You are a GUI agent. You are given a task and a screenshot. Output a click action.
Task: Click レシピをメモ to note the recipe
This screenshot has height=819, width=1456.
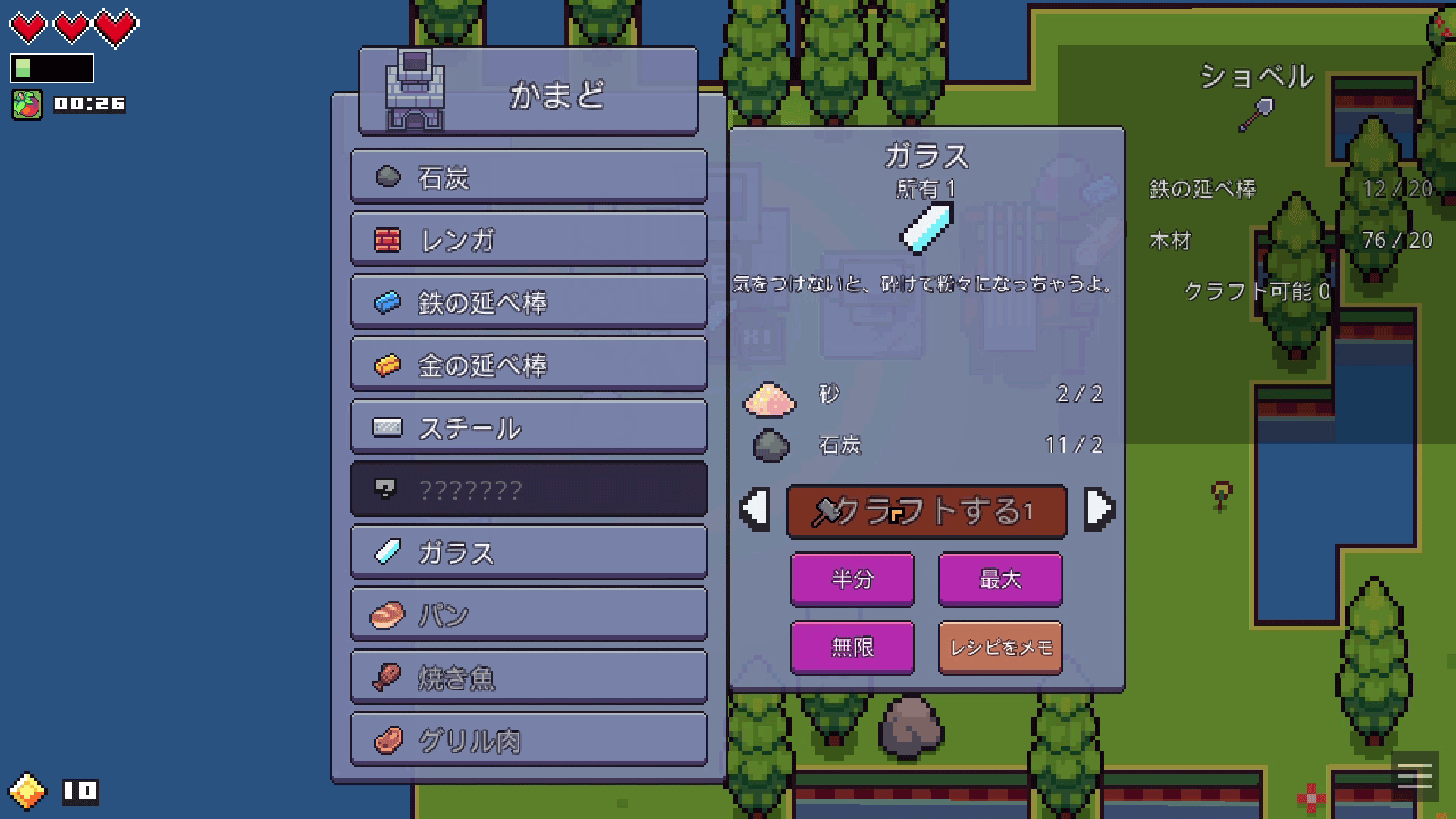999,647
